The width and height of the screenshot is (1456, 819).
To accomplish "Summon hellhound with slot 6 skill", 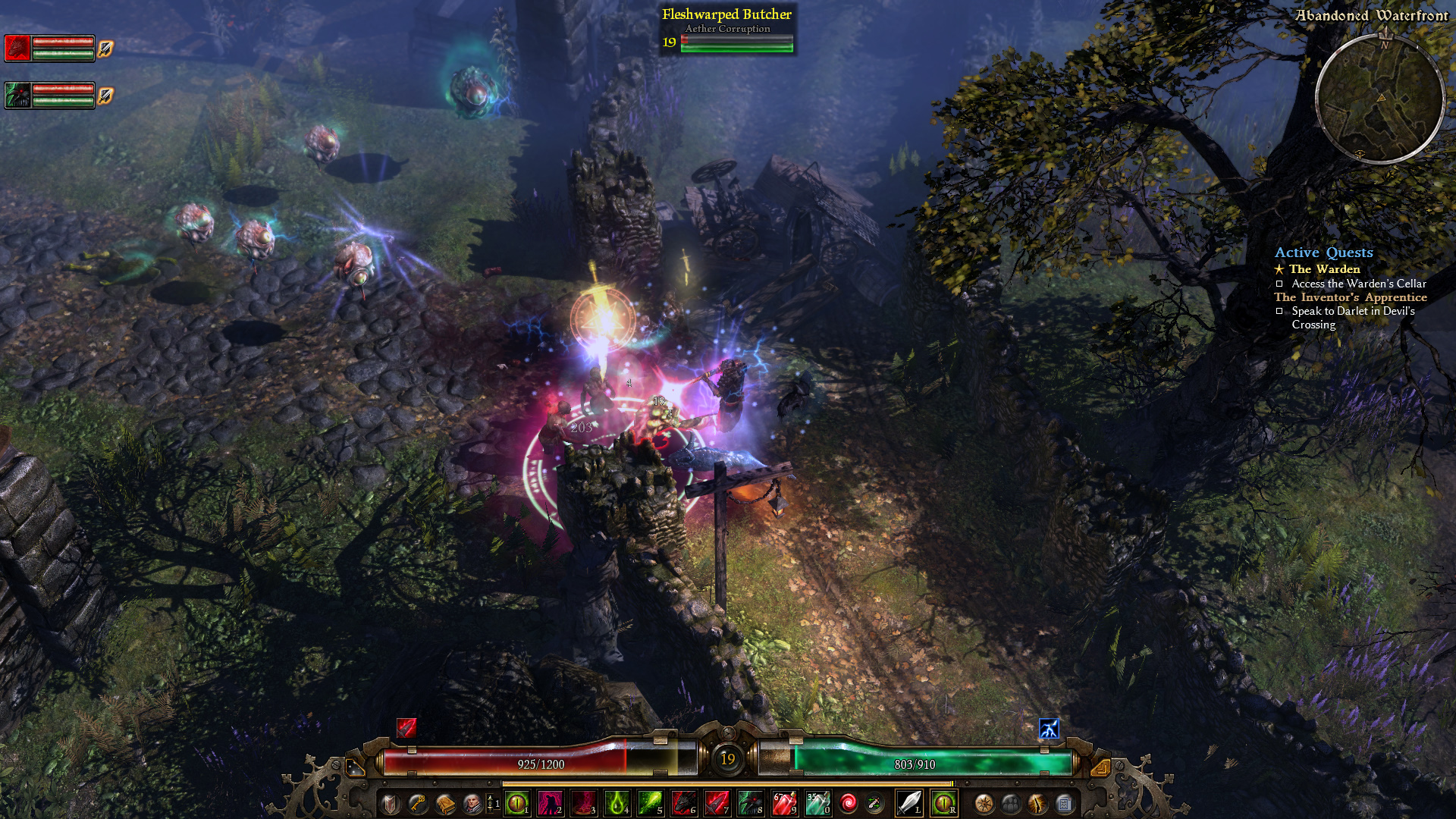I will (683, 802).
